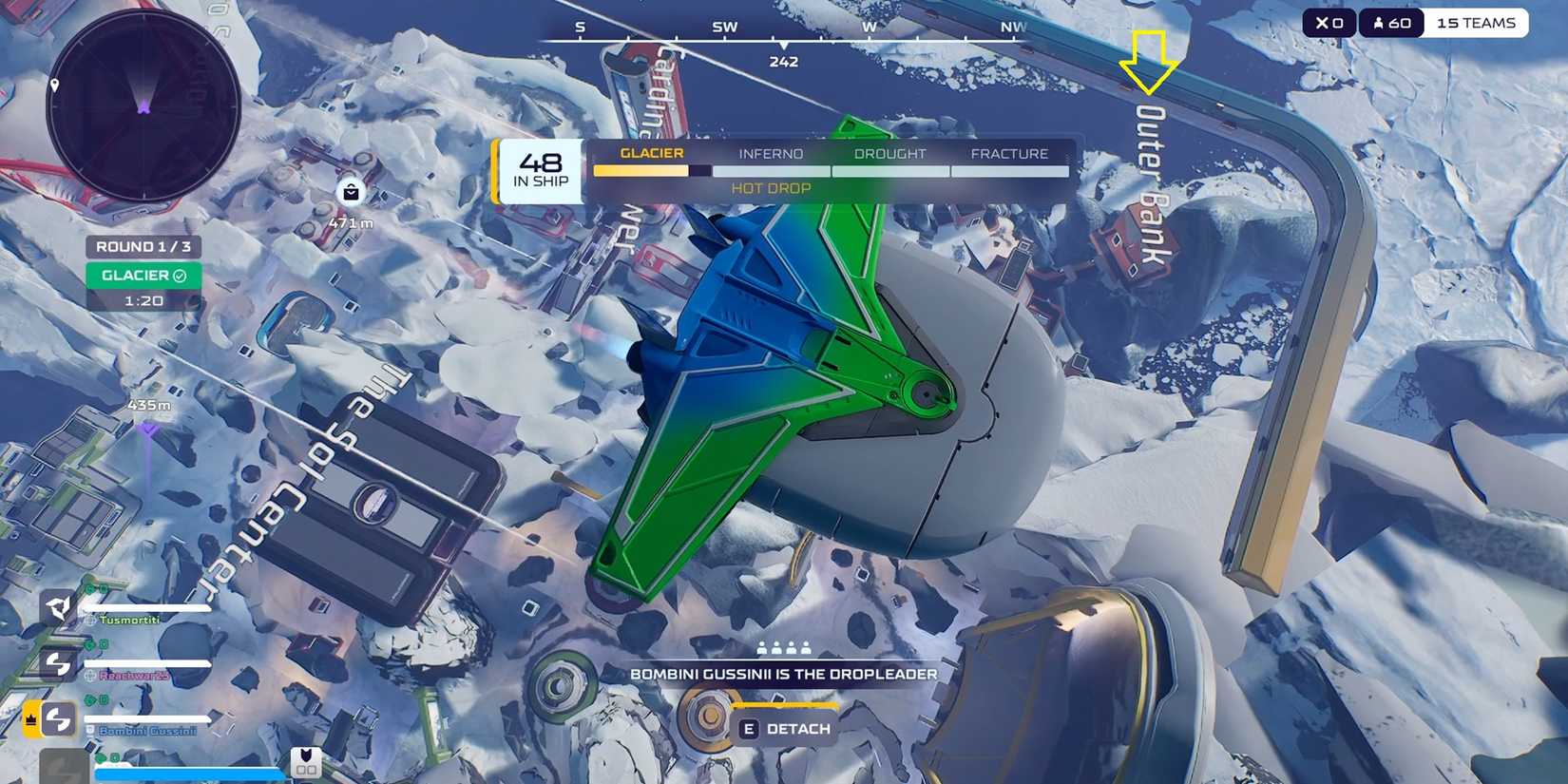Expand the GLACIER phase progress section

pos(651,152)
